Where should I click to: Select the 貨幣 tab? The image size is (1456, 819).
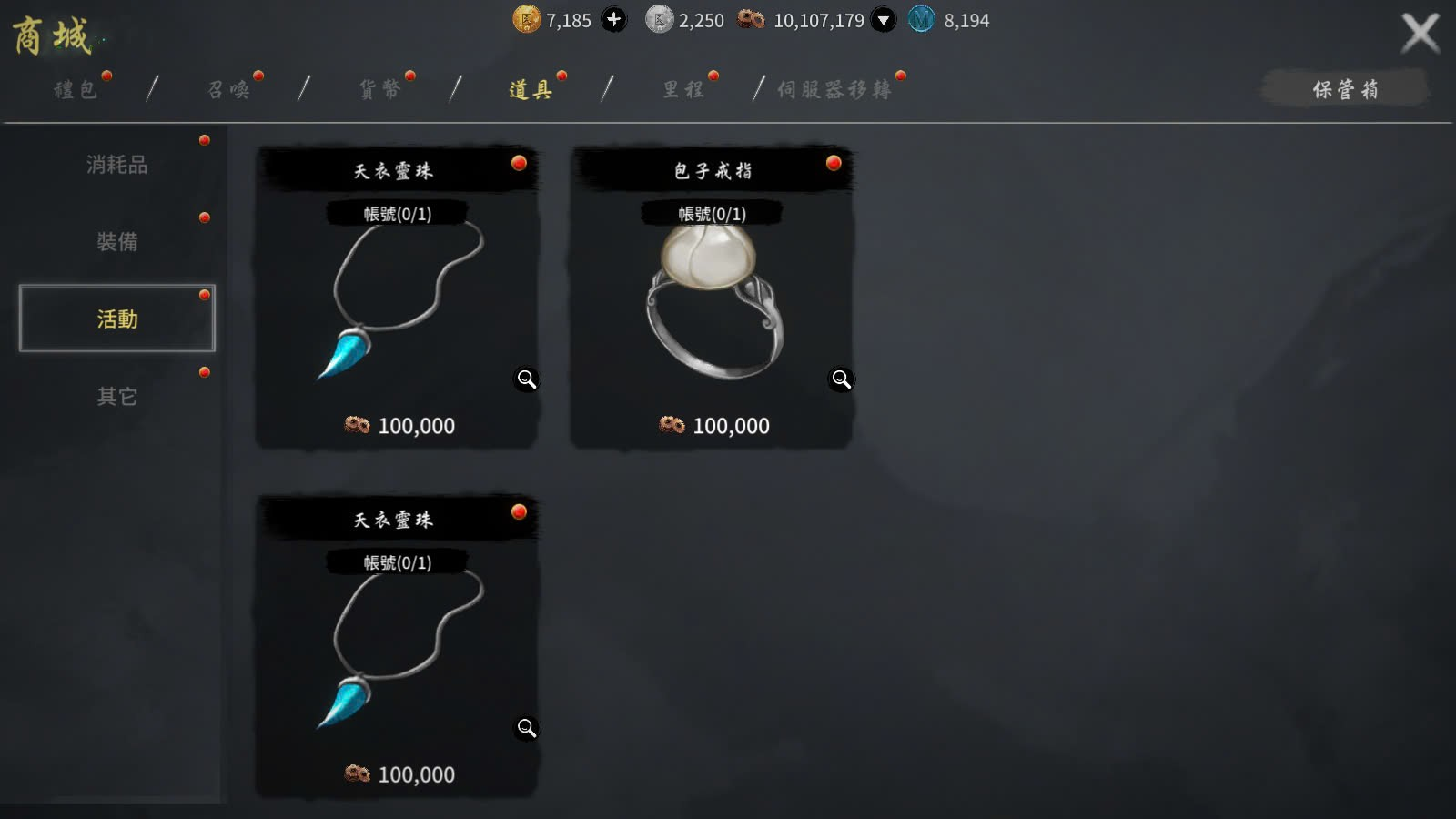(x=380, y=89)
